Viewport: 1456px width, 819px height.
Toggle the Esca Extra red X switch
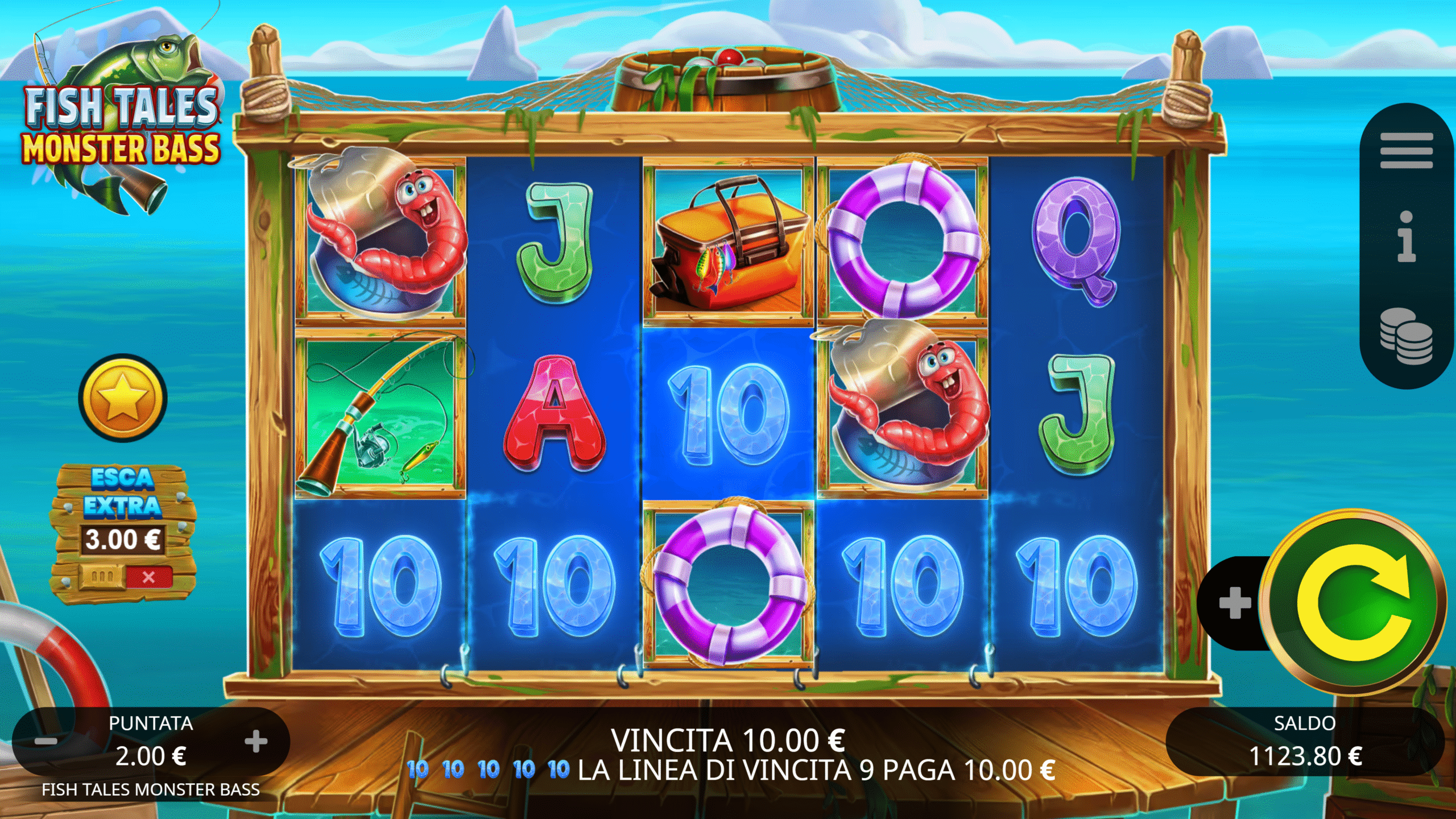[x=148, y=577]
